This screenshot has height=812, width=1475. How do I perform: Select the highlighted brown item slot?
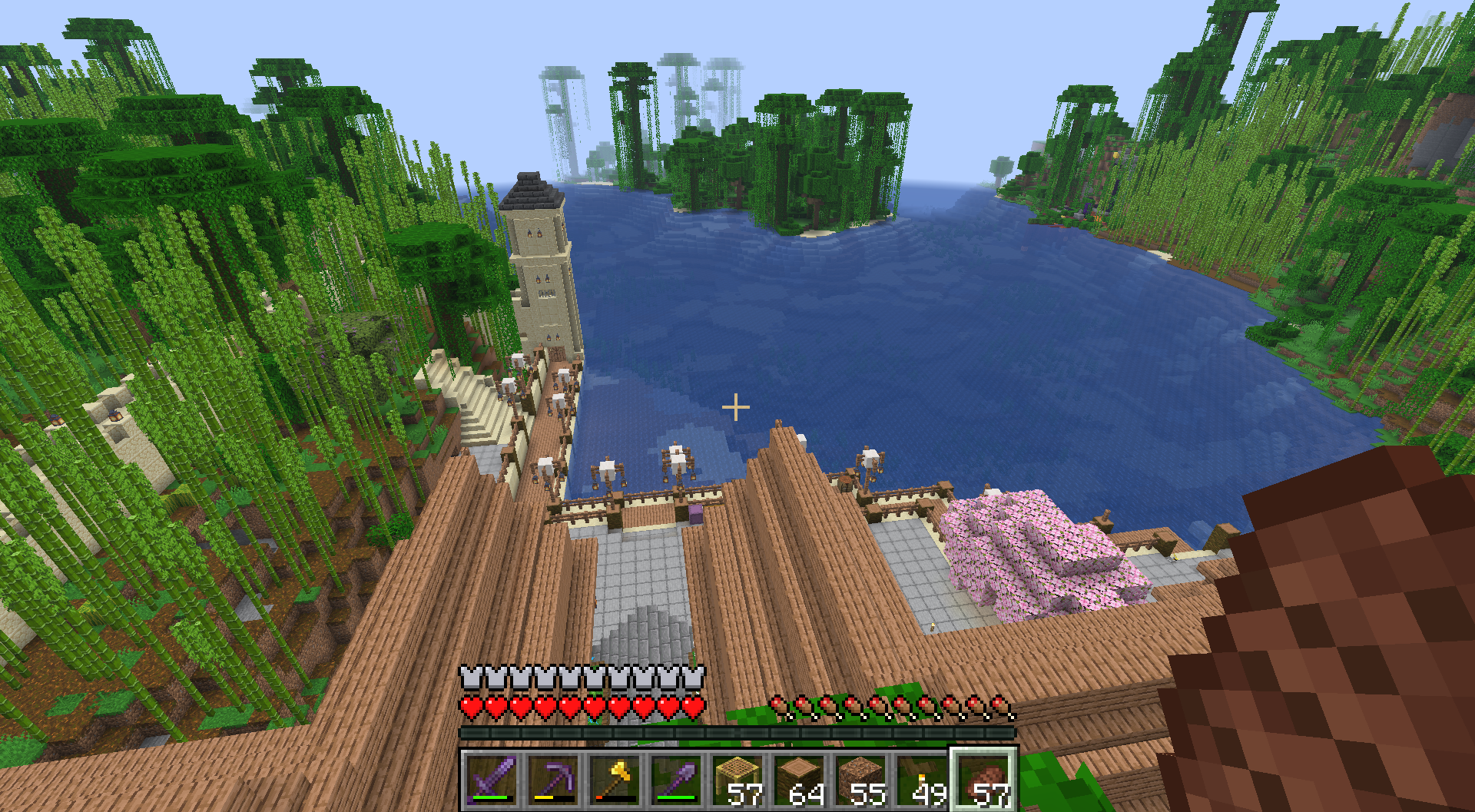point(984,780)
